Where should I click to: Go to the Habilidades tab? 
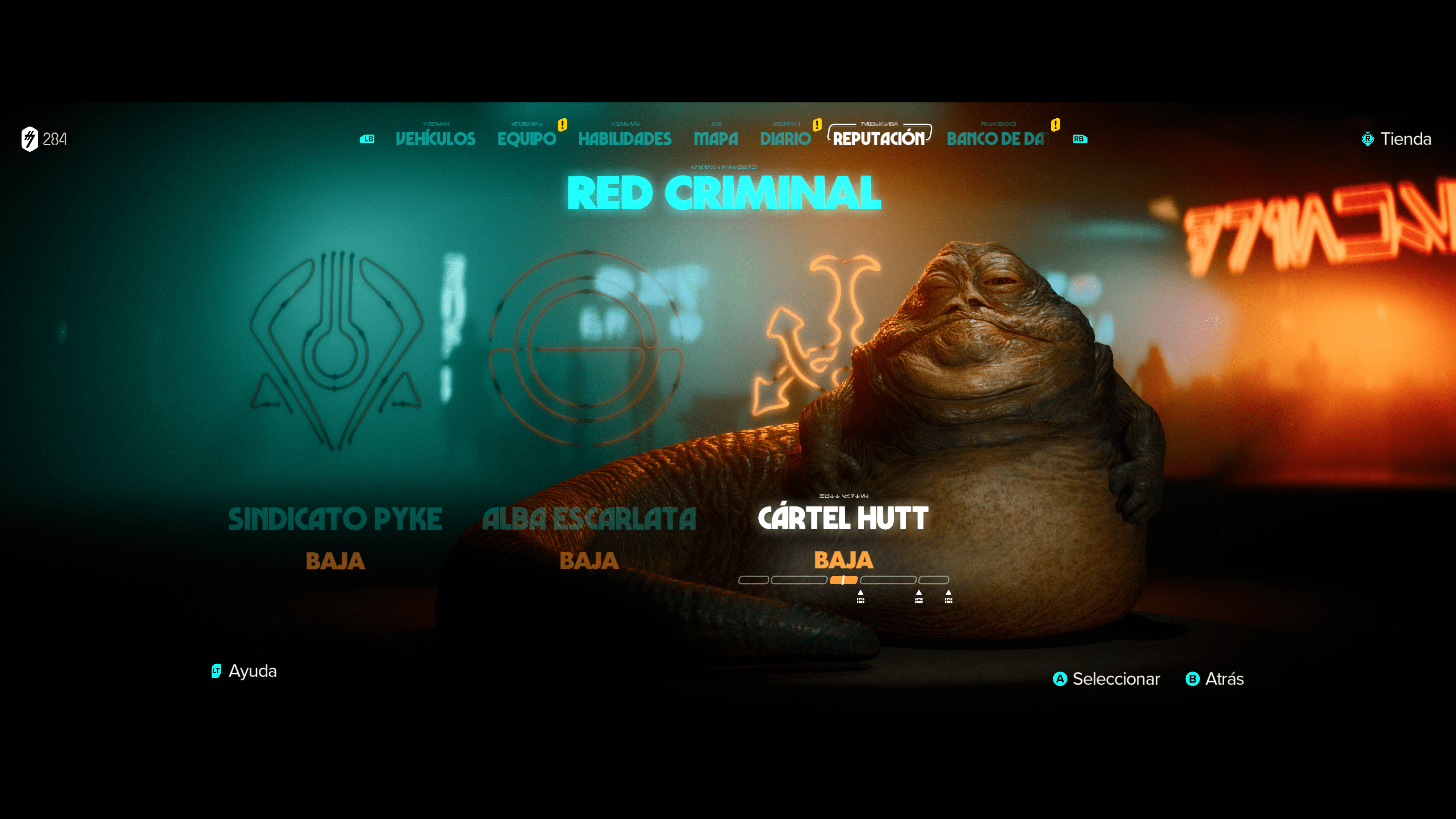(624, 138)
